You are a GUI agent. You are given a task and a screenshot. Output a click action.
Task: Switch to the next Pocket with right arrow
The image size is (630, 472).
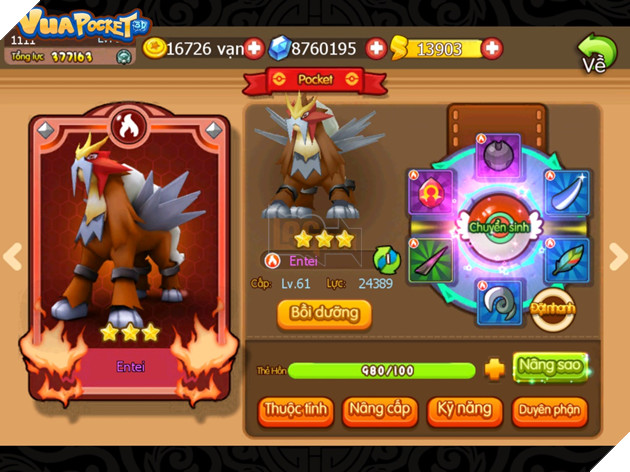coord(617,257)
